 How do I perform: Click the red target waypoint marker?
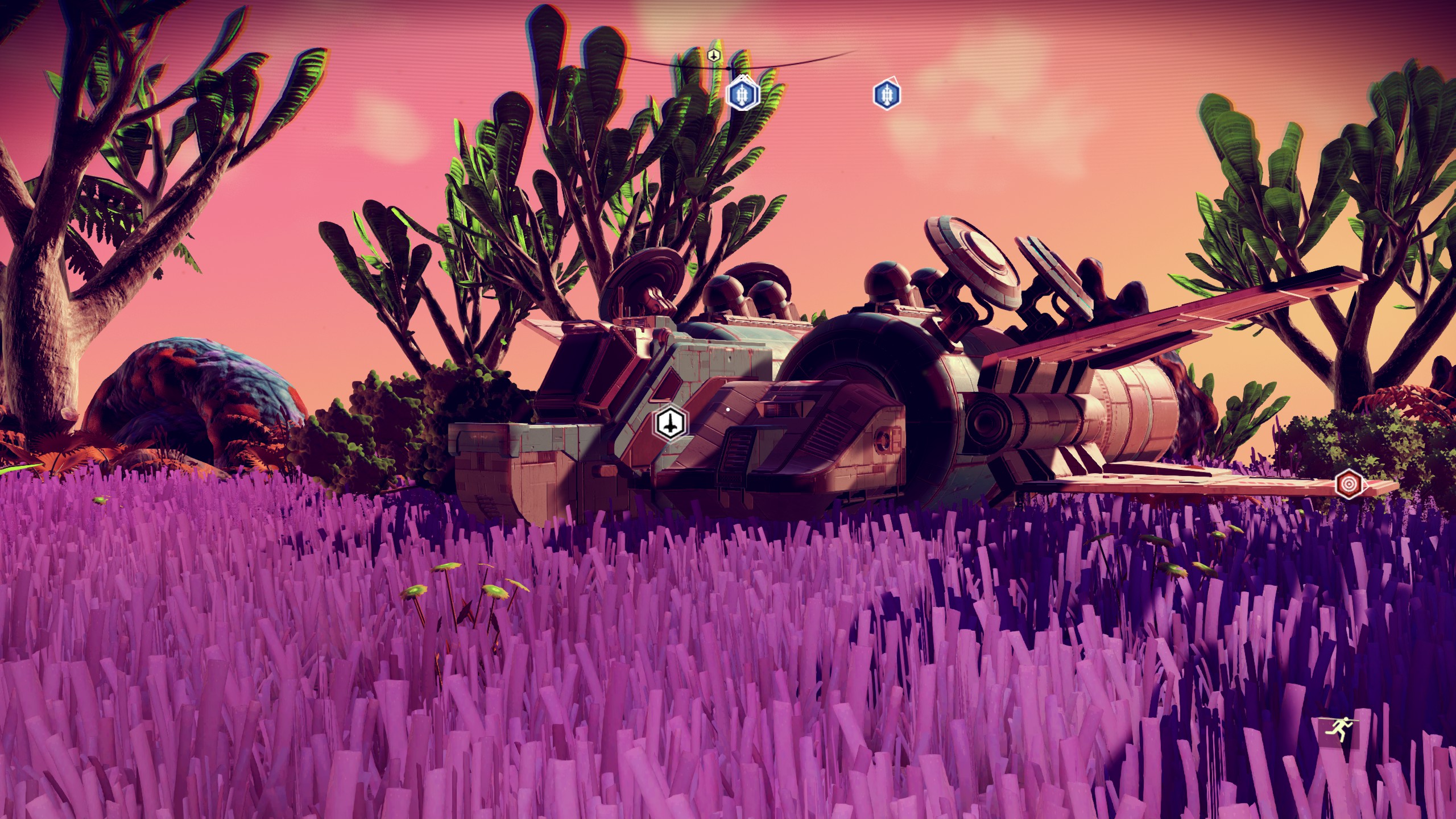1349,485
